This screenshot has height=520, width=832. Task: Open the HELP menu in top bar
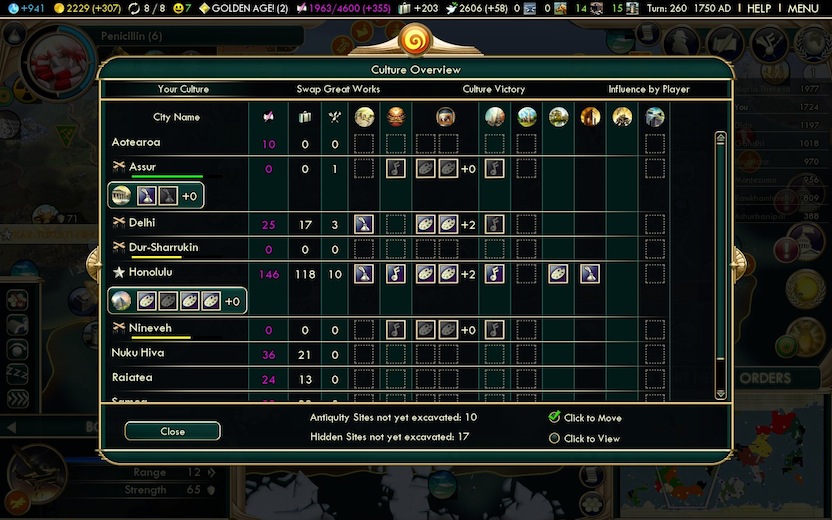coord(759,8)
